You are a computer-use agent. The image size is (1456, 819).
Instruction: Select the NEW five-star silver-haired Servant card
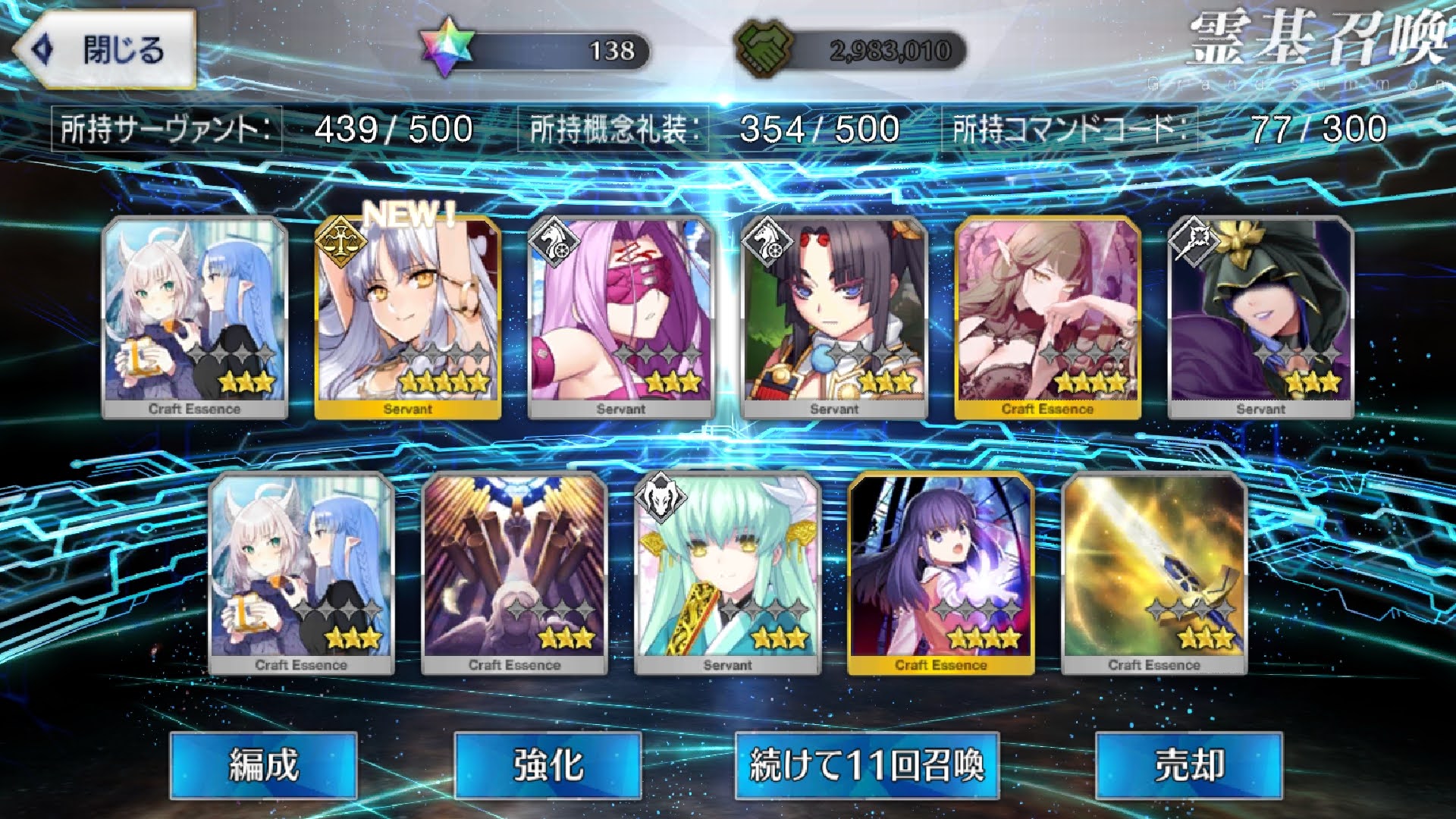(x=407, y=317)
